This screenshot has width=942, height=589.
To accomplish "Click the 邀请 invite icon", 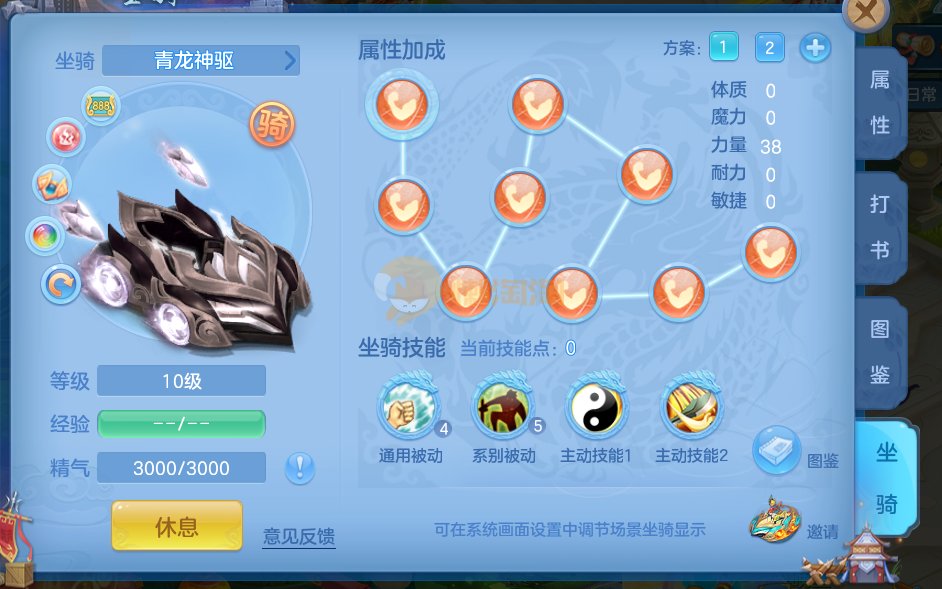I will 776,518.
